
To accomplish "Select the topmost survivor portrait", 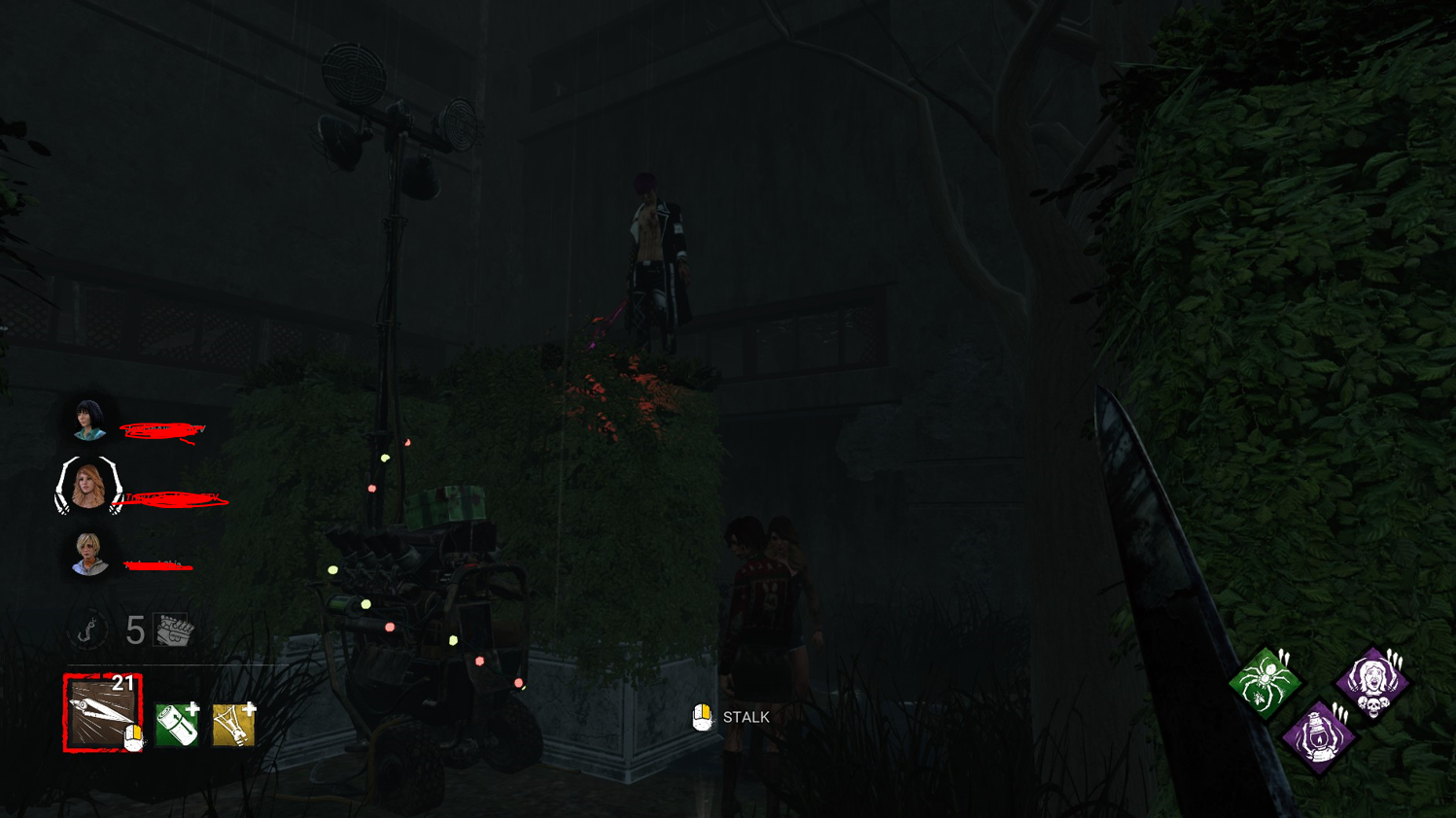I will click(x=89, y=421).
